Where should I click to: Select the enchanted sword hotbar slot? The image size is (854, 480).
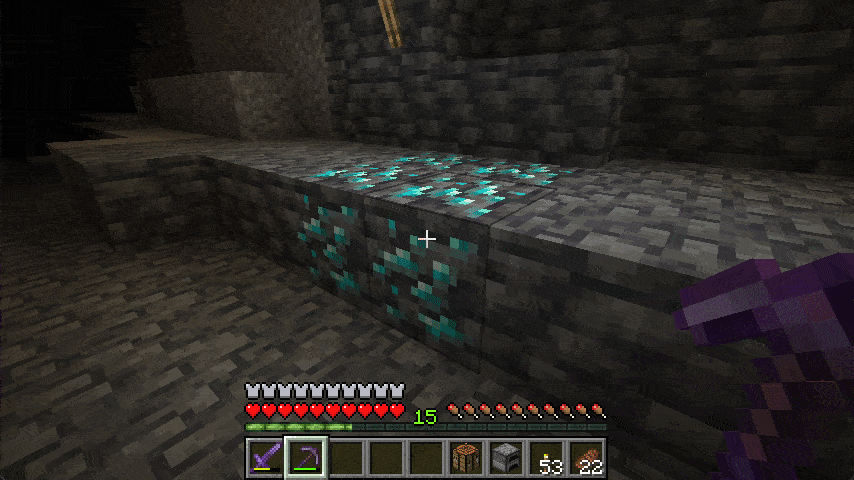pos(265,459)
